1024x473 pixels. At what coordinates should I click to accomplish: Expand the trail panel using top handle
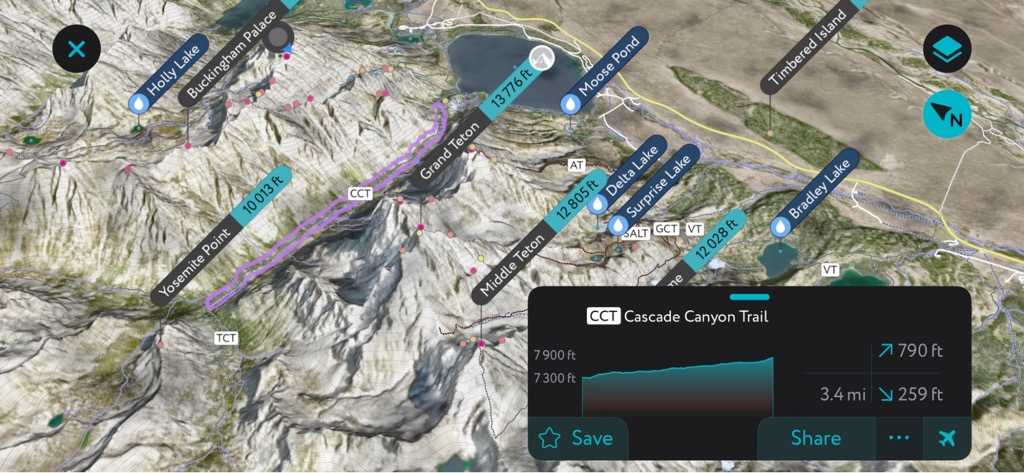(x=750, y=297)
